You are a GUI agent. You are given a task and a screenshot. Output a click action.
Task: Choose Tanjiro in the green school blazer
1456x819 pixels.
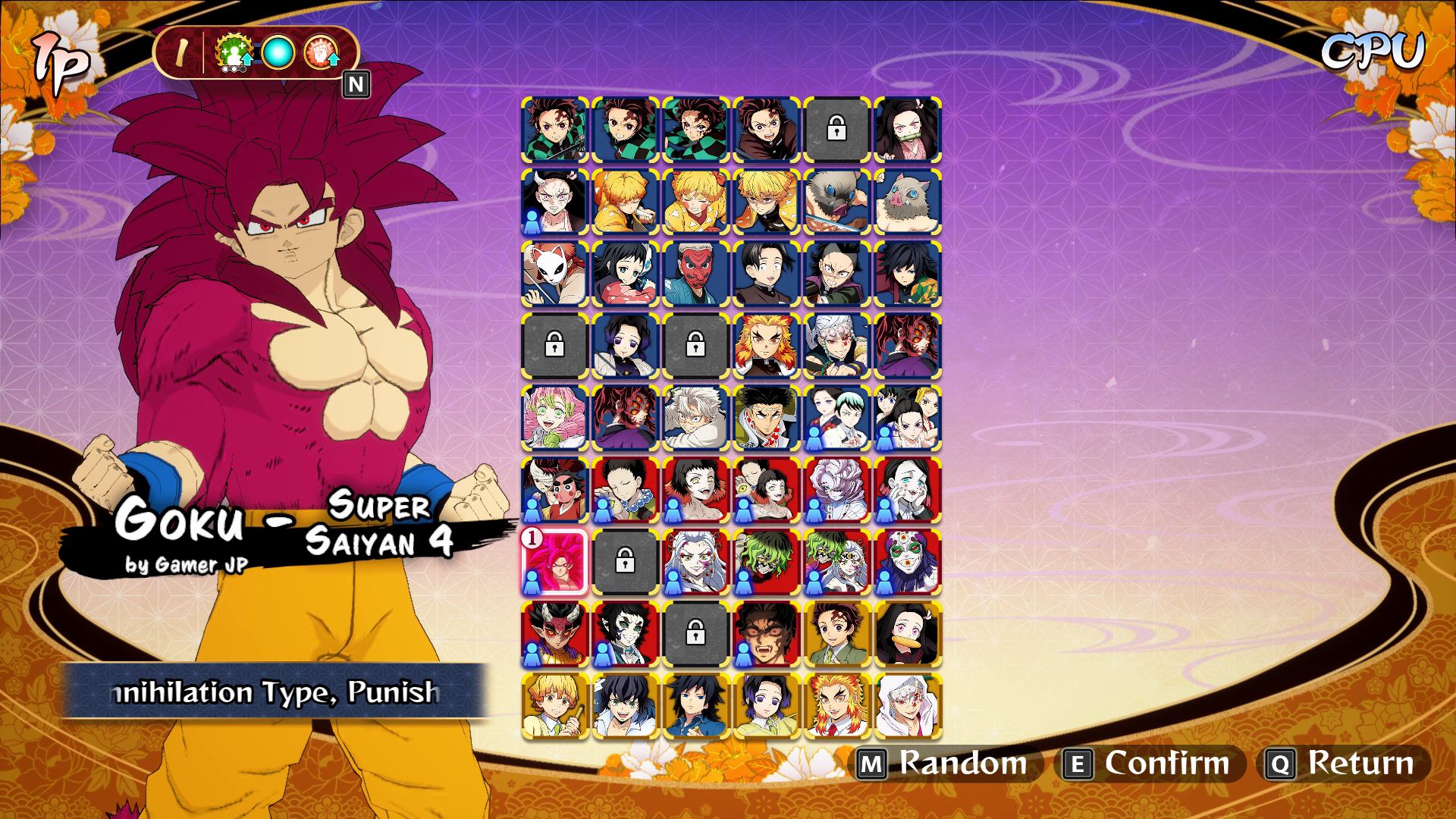tap(836, 634)
